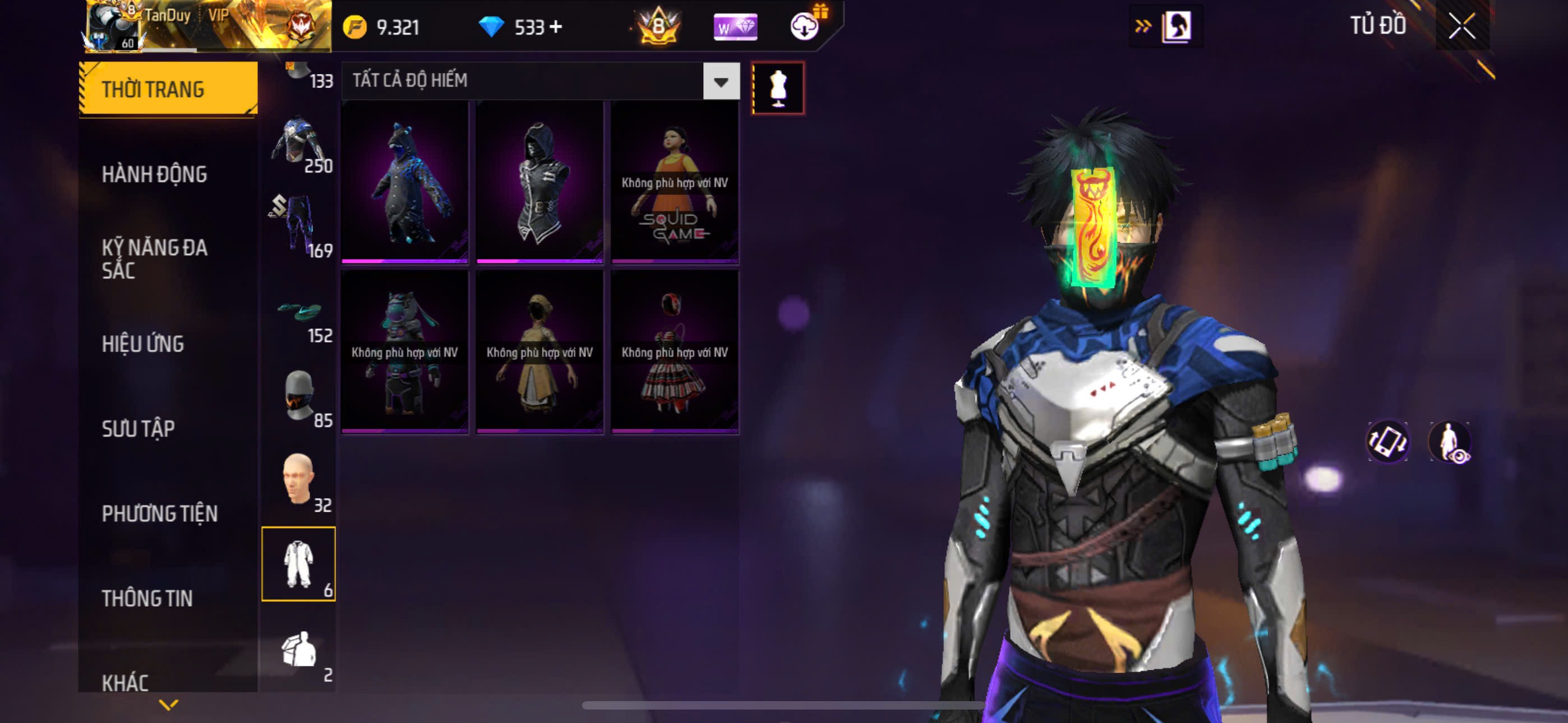
Task: Go to the SƯU TẬP tab
Action: pos(138,429)
